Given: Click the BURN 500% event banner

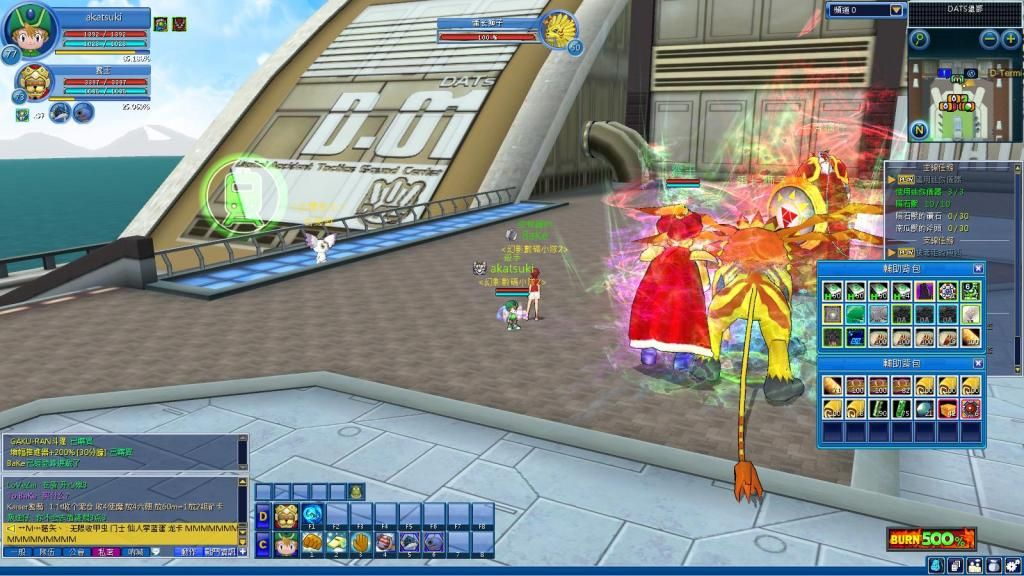Looking at the screenshot, I should (930, 538).
